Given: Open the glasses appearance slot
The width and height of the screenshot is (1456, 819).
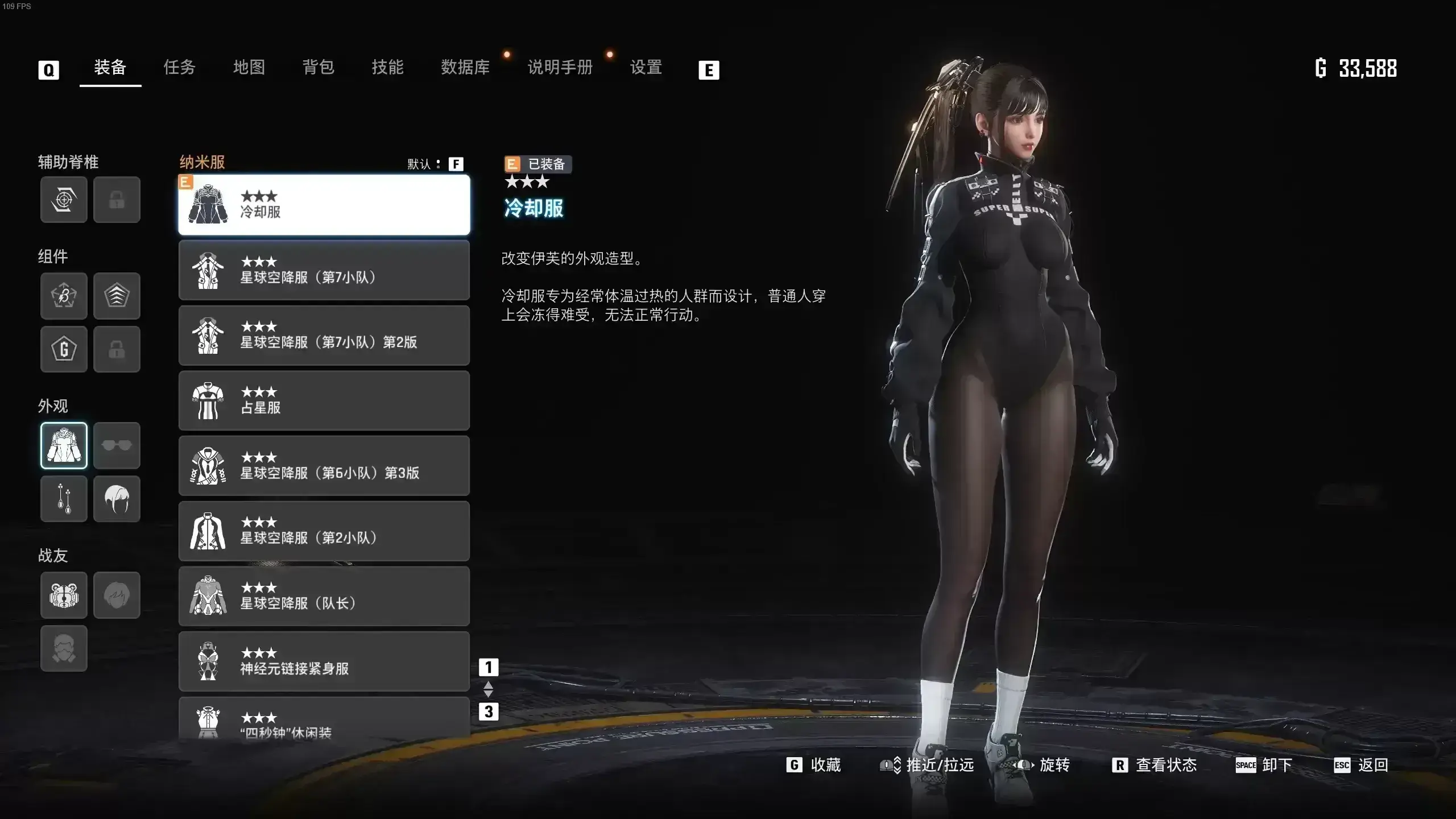Looking at the screenshot, I should [x=117, y=445].
